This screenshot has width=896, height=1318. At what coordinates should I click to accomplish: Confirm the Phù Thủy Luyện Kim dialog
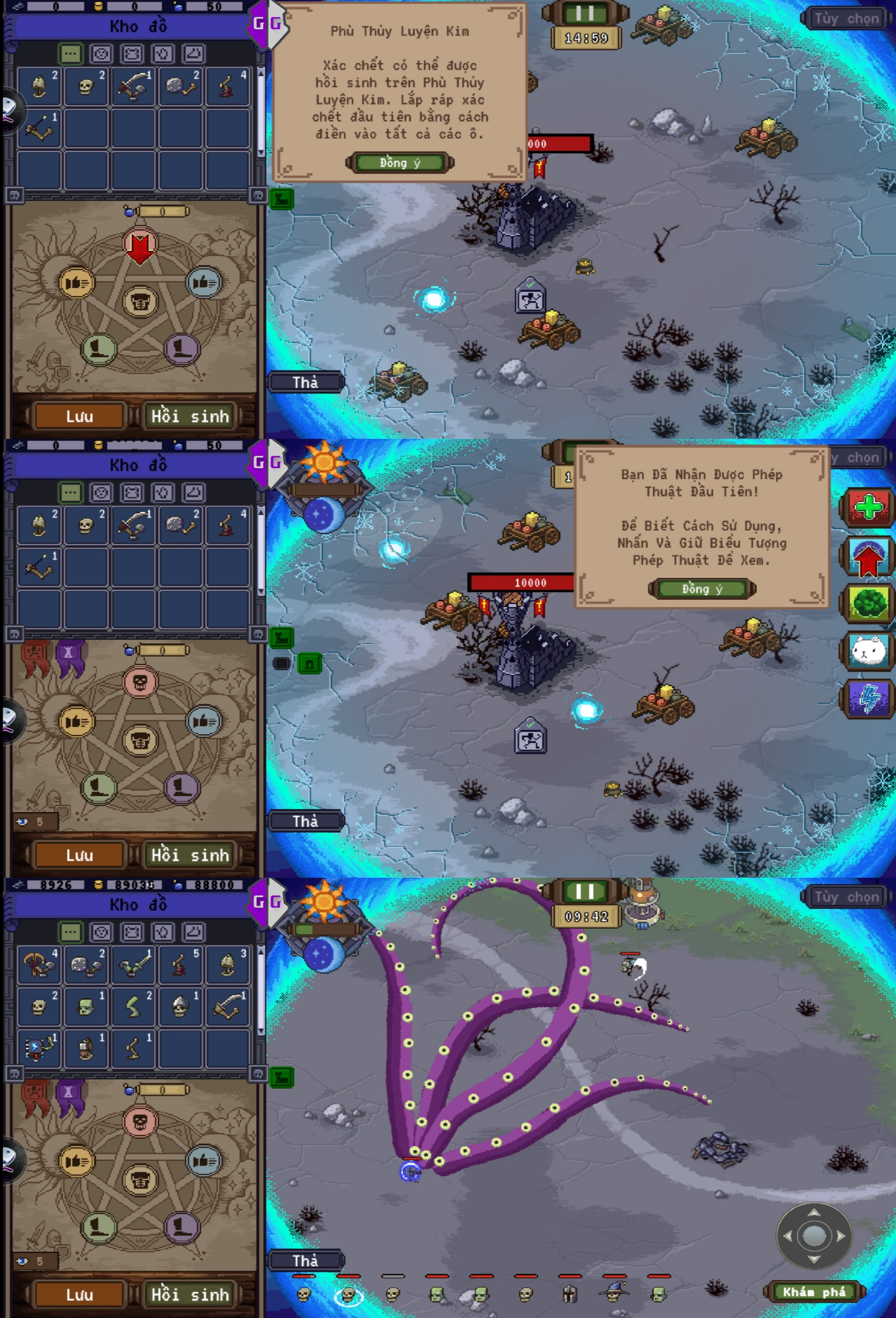click(x=400, y=163)
